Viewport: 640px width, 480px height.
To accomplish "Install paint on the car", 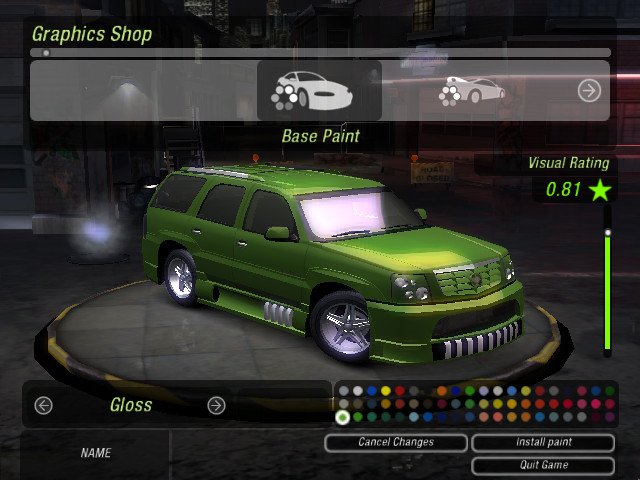I will (x=542, y=442).
